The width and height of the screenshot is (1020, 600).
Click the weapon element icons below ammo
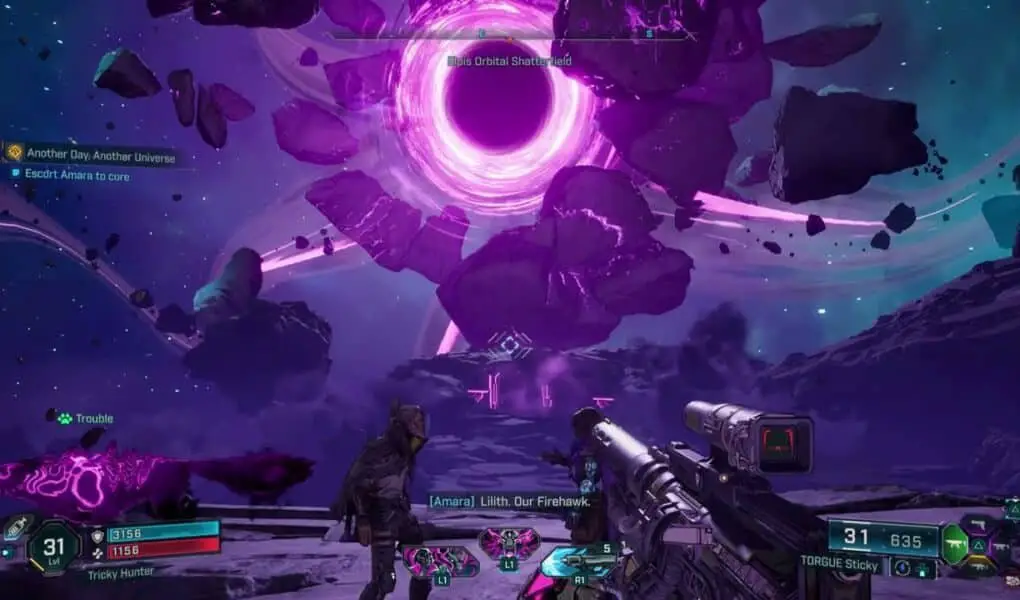(x=913, y=568)
